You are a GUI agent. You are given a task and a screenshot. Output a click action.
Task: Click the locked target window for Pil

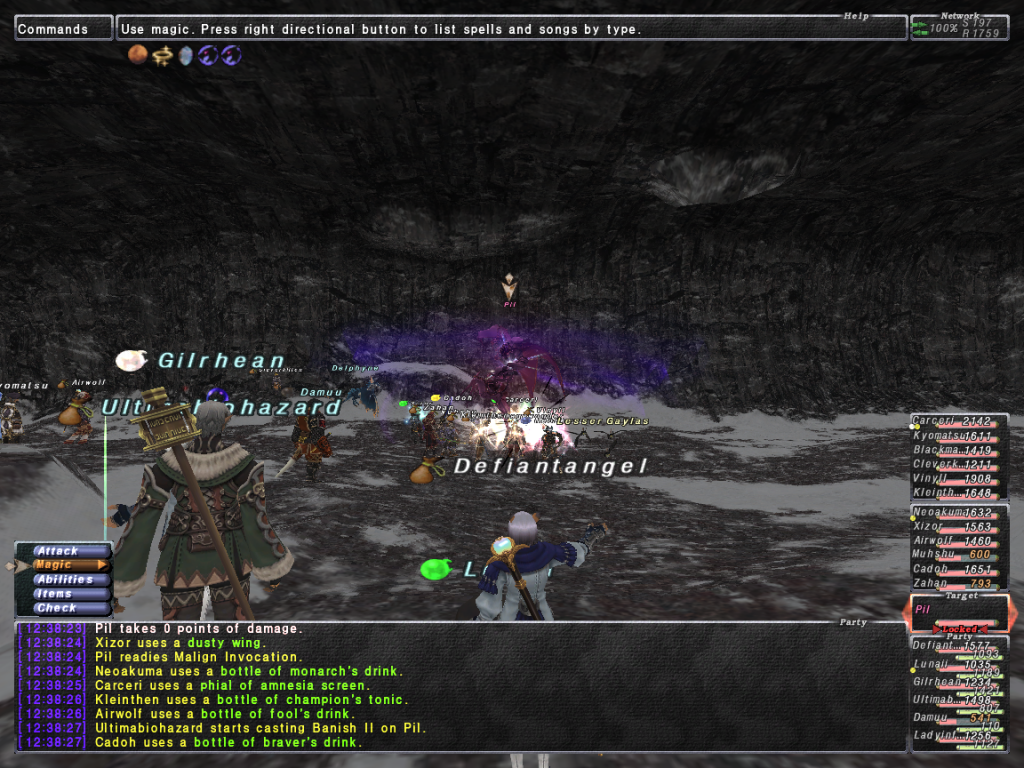coord(958,613)
